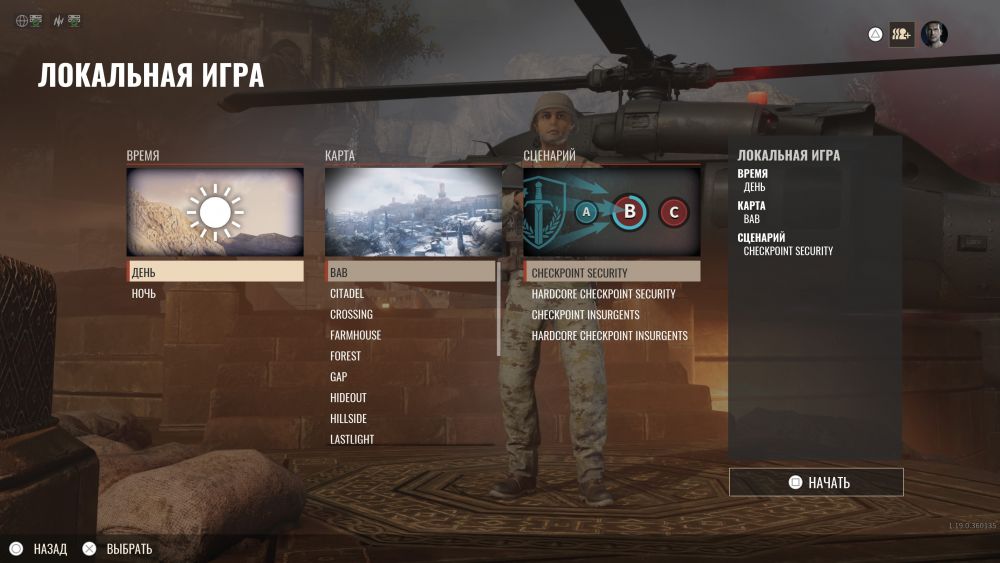Click the sun daytime preview image
The height and width of the screenshot is (563, 1000).
click(215, 212)
